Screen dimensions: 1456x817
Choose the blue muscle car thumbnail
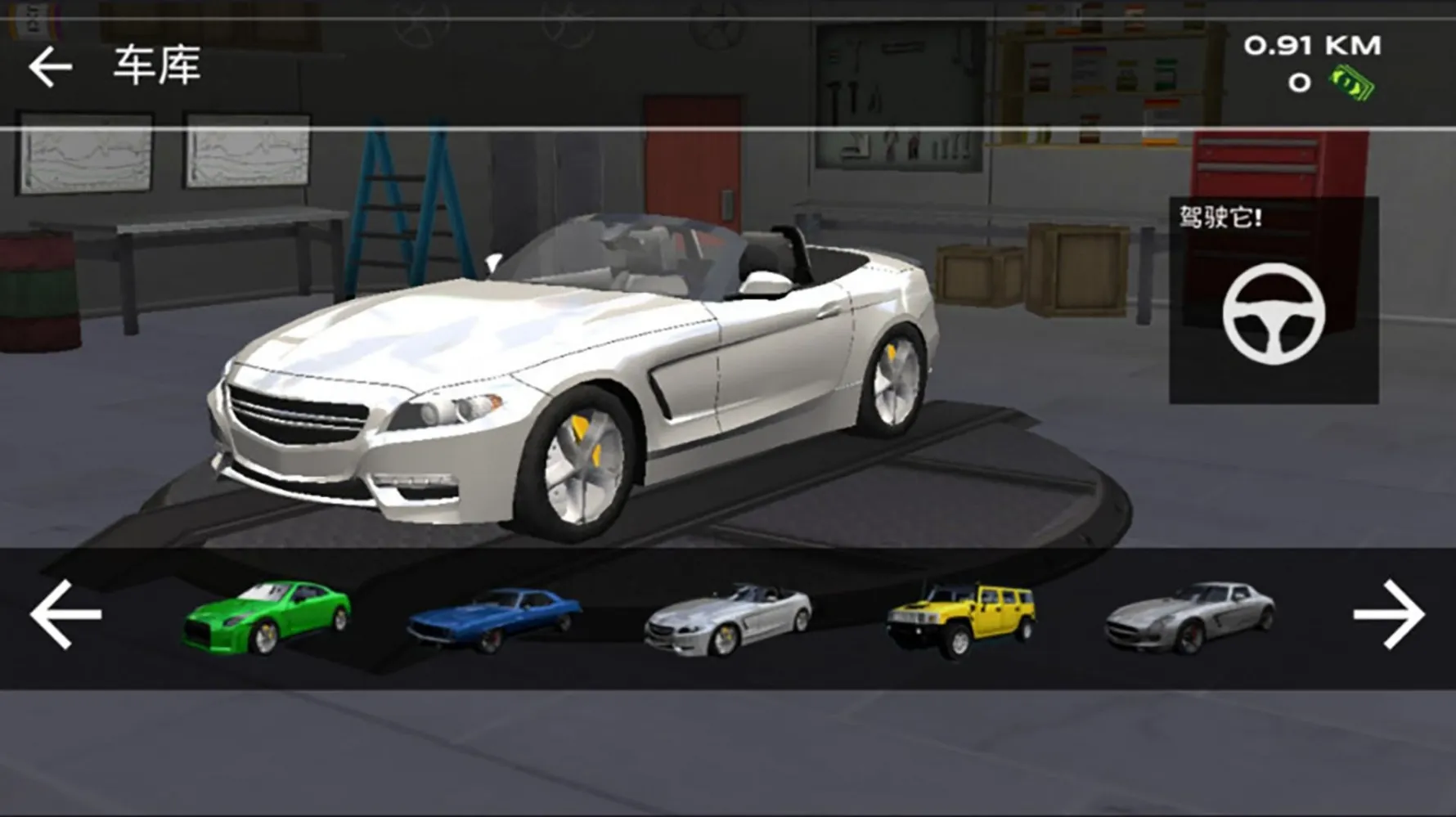pyautogui.click(x=494, y=619)
